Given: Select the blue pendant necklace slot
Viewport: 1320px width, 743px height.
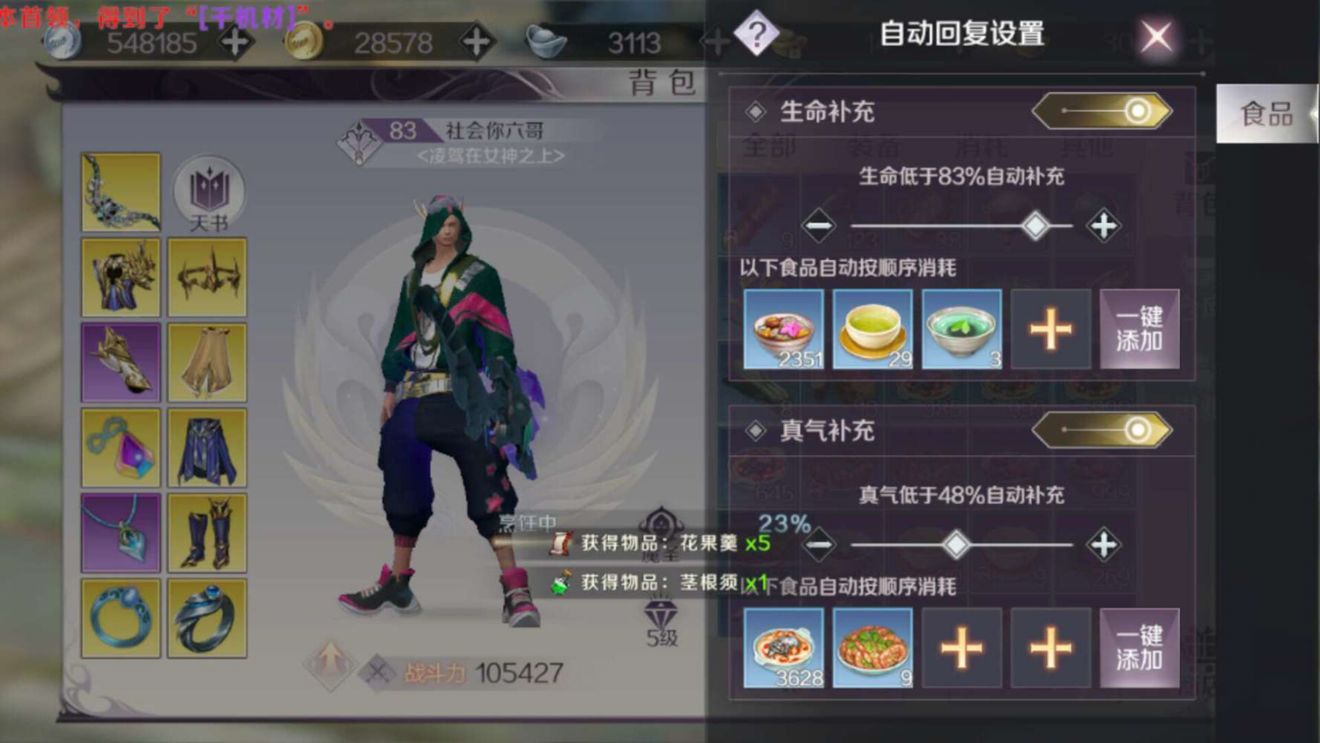Looking at the screenshot, I should point(120,530).
